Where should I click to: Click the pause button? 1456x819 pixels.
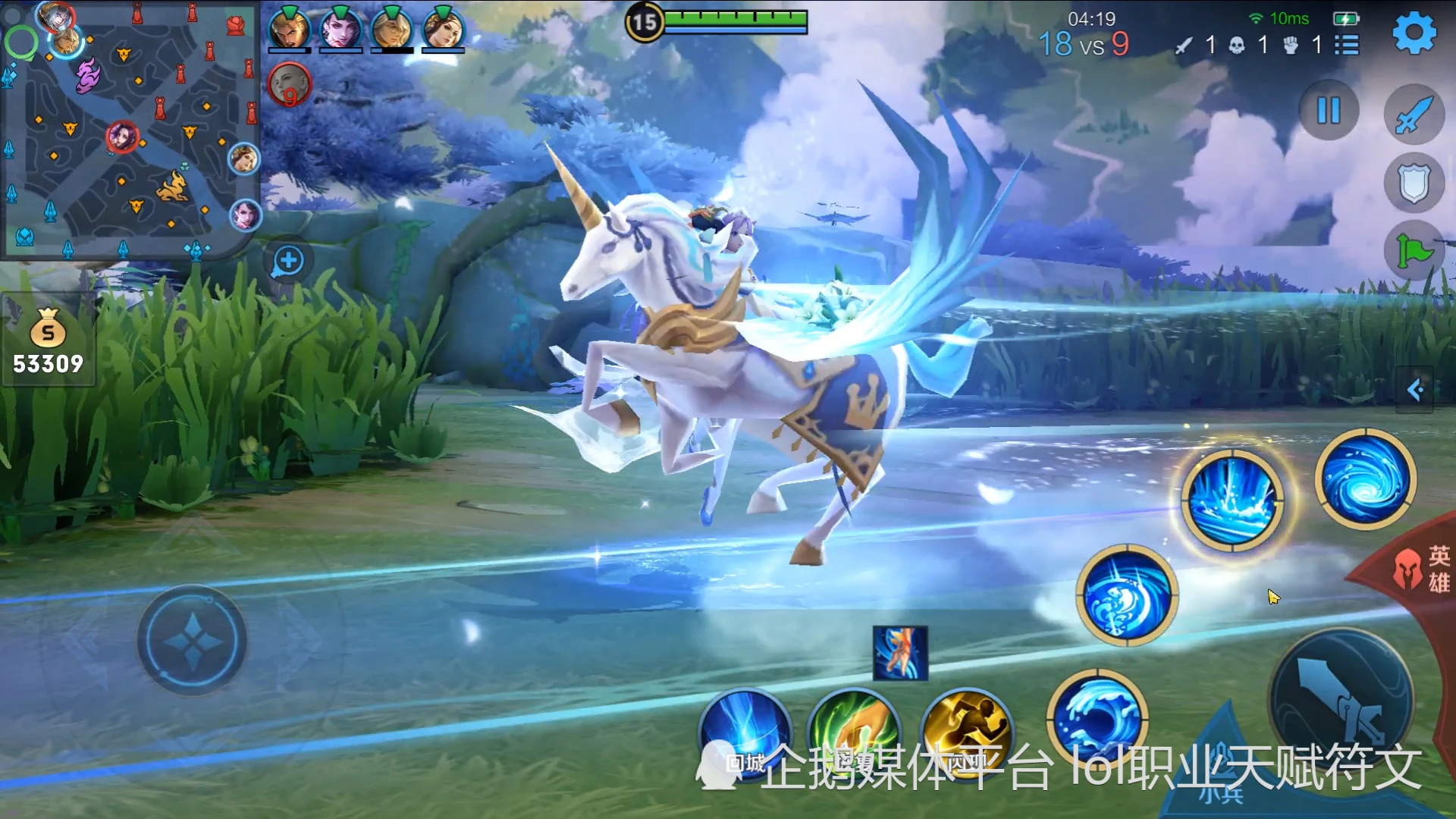(1329, 111)
